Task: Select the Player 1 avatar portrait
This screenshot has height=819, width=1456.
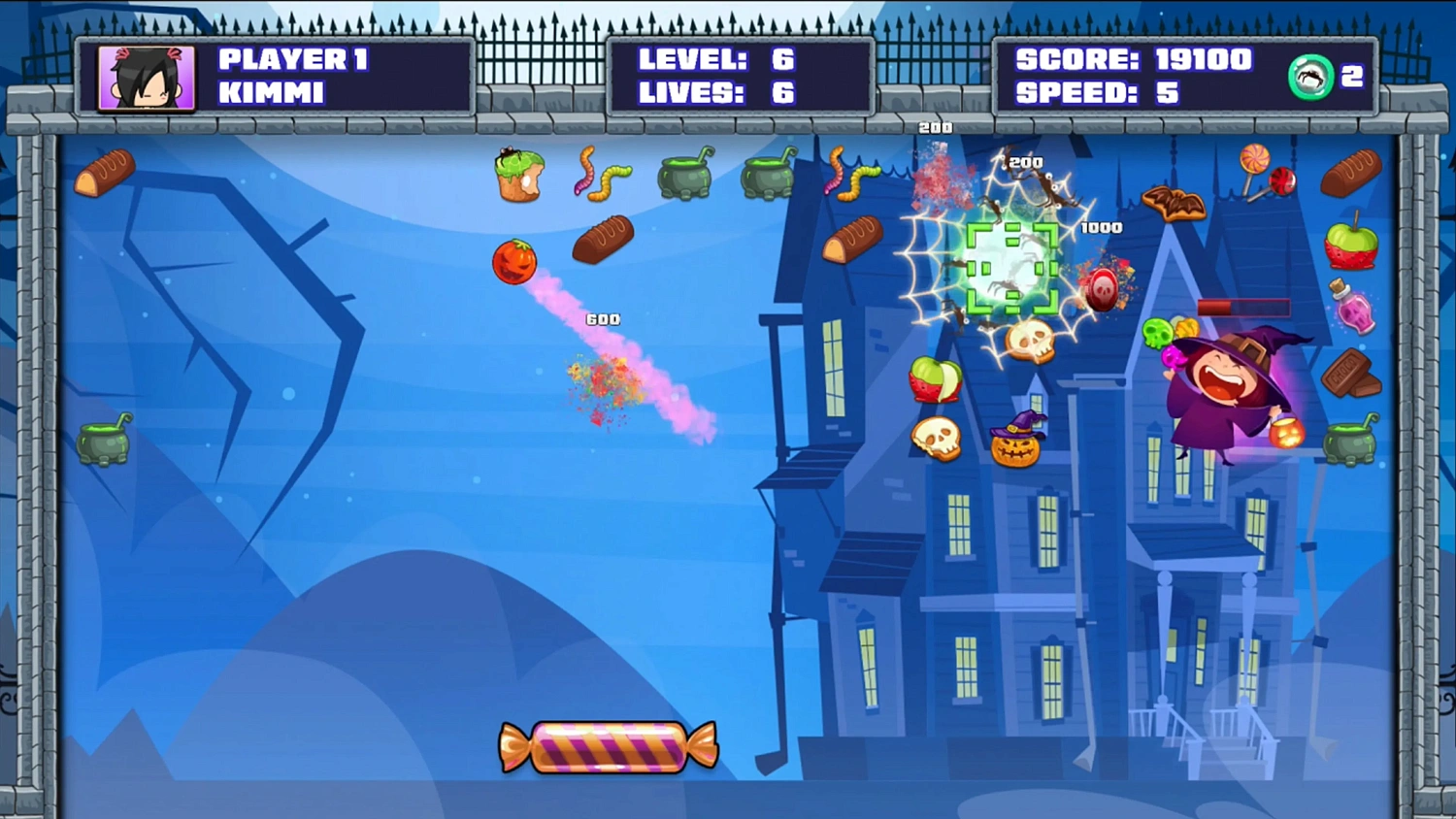Action: pos(145,79)
